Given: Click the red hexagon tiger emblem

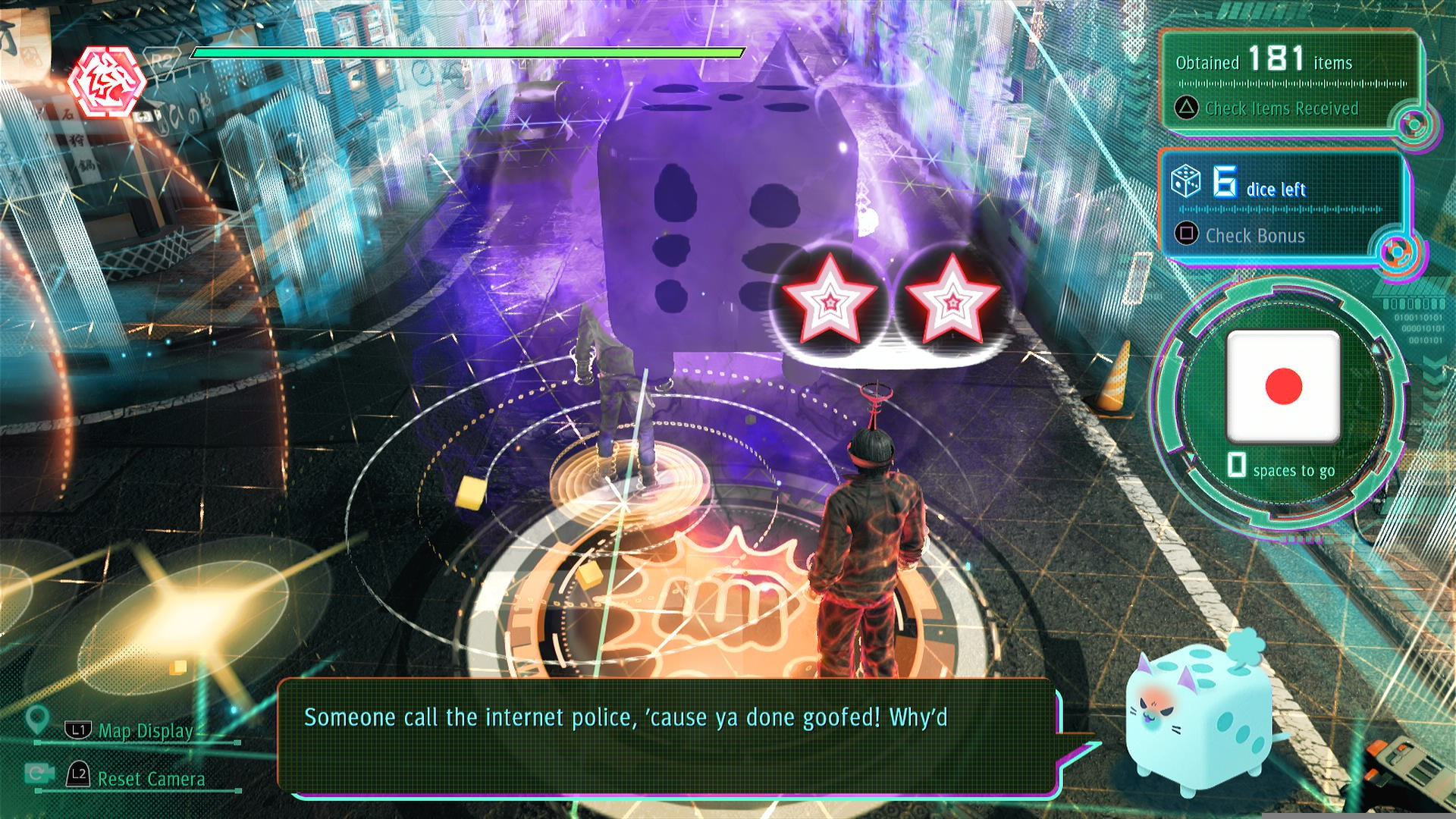Looking at the screenshot, I should coord(107,82).
